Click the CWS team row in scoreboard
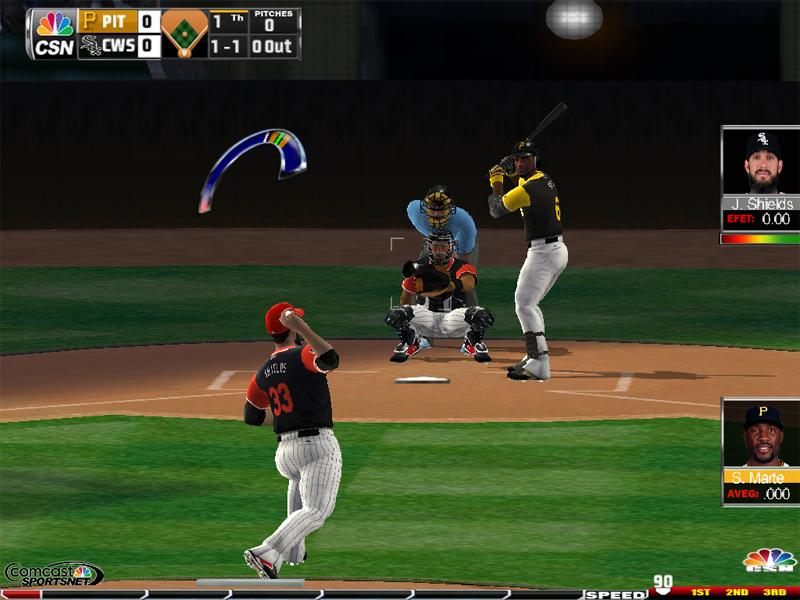Screen dimensions: 800x600 pyautogui.click(x=119, y=46)
